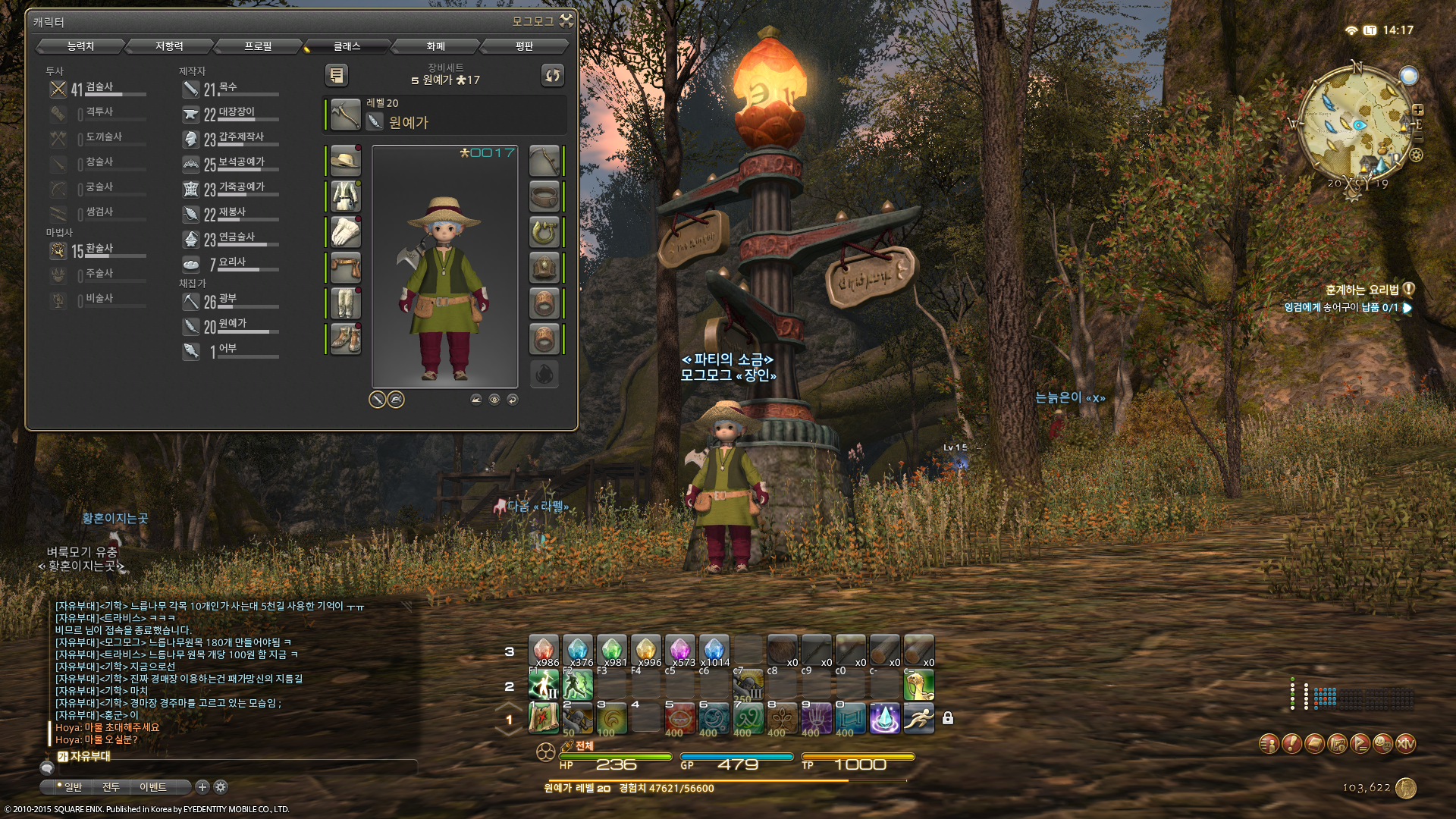Toggle the hotbar padlock
The height and width of the screenshot is (819, 1456).
(948, 718)
